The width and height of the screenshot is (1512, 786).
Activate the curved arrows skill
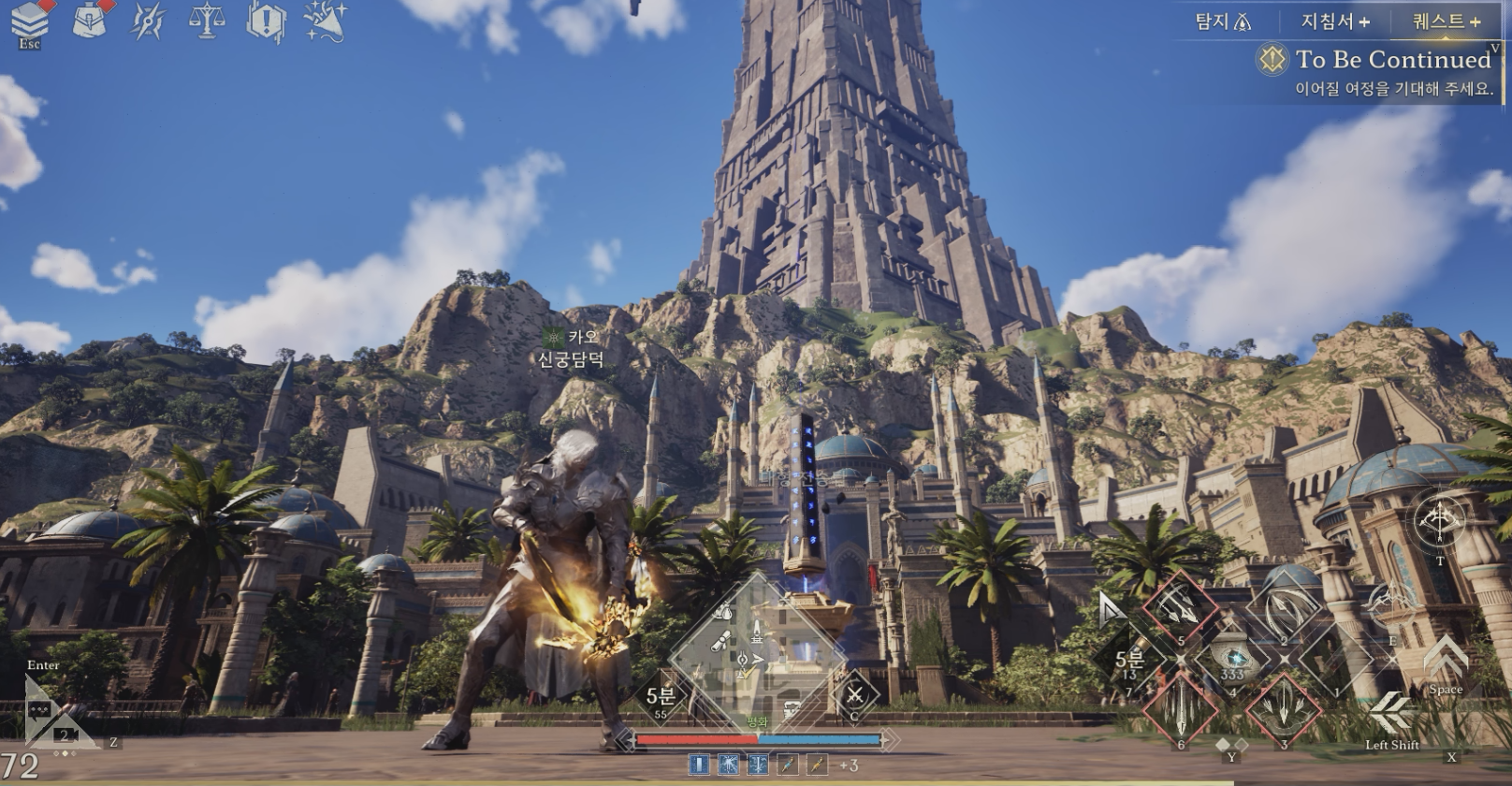1284,610
